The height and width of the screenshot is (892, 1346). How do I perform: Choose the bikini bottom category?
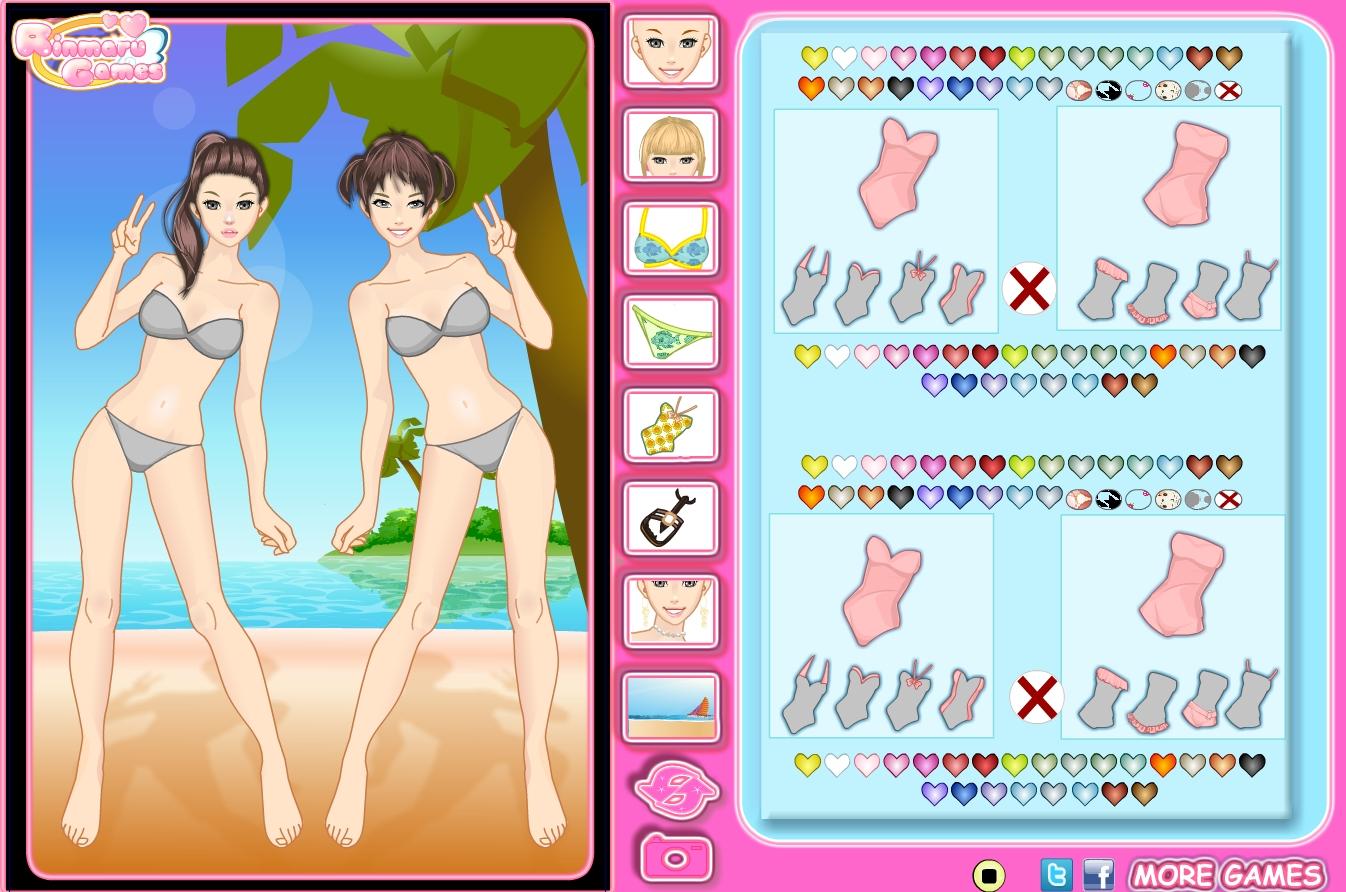(671, 332)
